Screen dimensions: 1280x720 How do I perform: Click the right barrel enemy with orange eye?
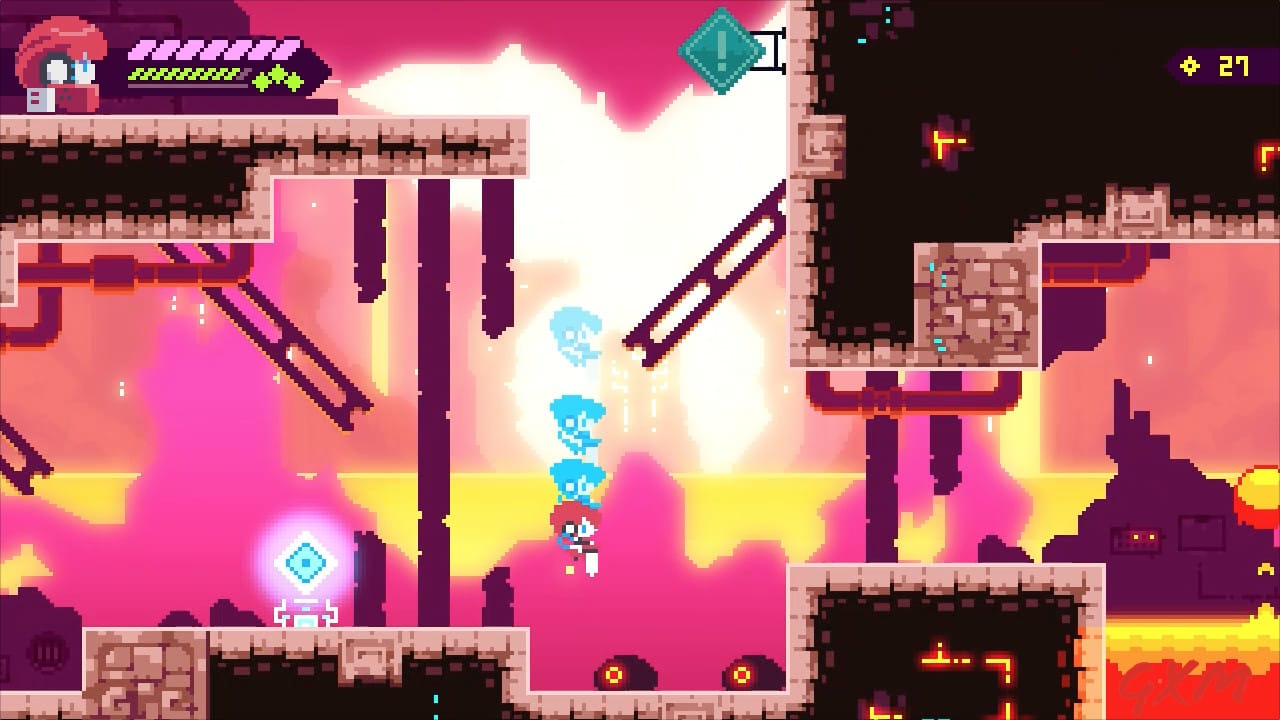coord(746,672)
